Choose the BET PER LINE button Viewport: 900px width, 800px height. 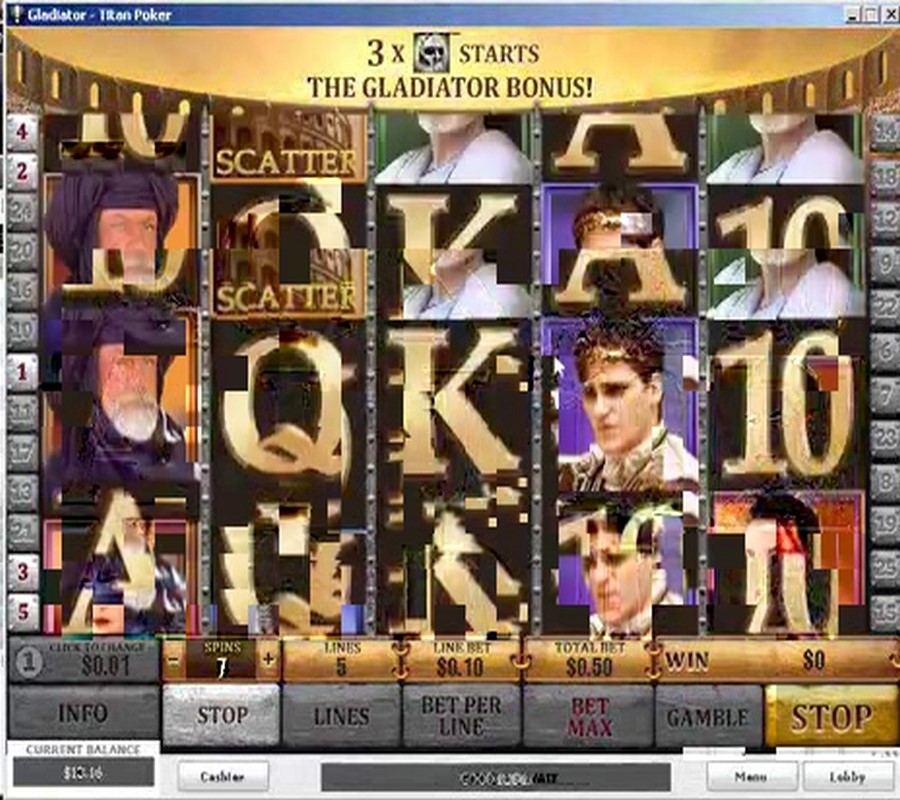461,715
